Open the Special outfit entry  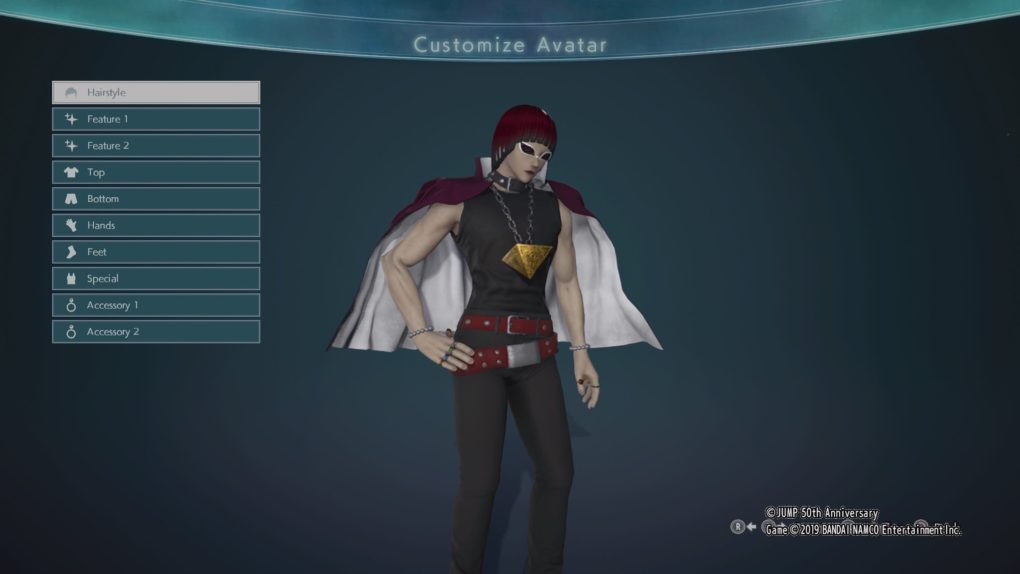point(156,278)
